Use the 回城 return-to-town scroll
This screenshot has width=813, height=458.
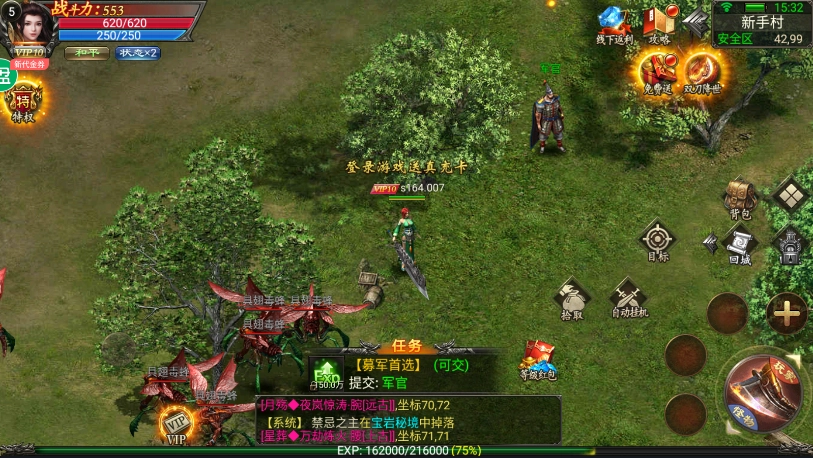coord(740,244)
